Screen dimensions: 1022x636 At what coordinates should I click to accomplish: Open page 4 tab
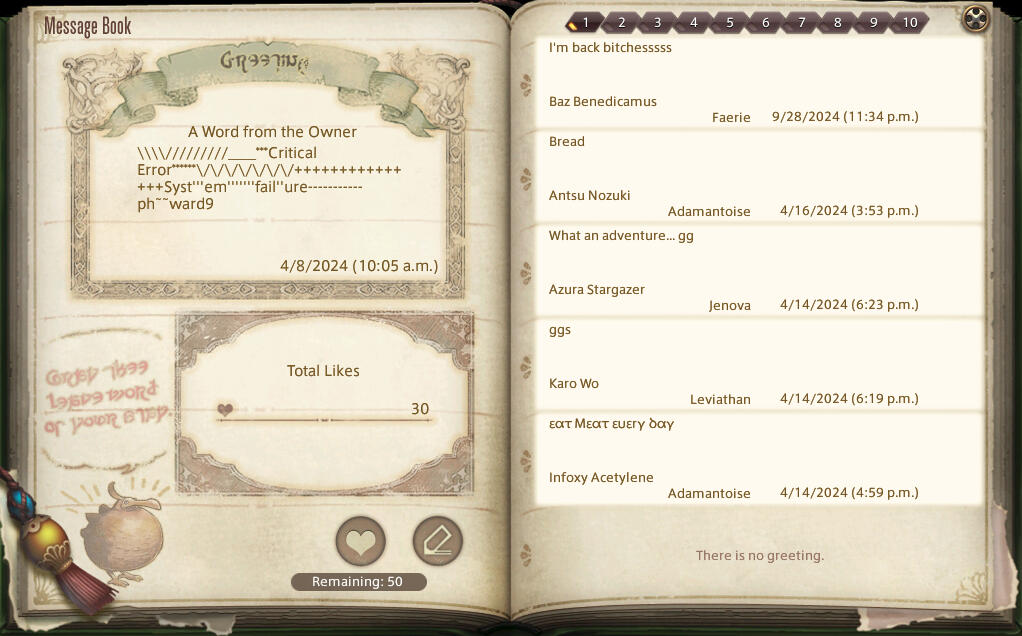coord(693,22)
